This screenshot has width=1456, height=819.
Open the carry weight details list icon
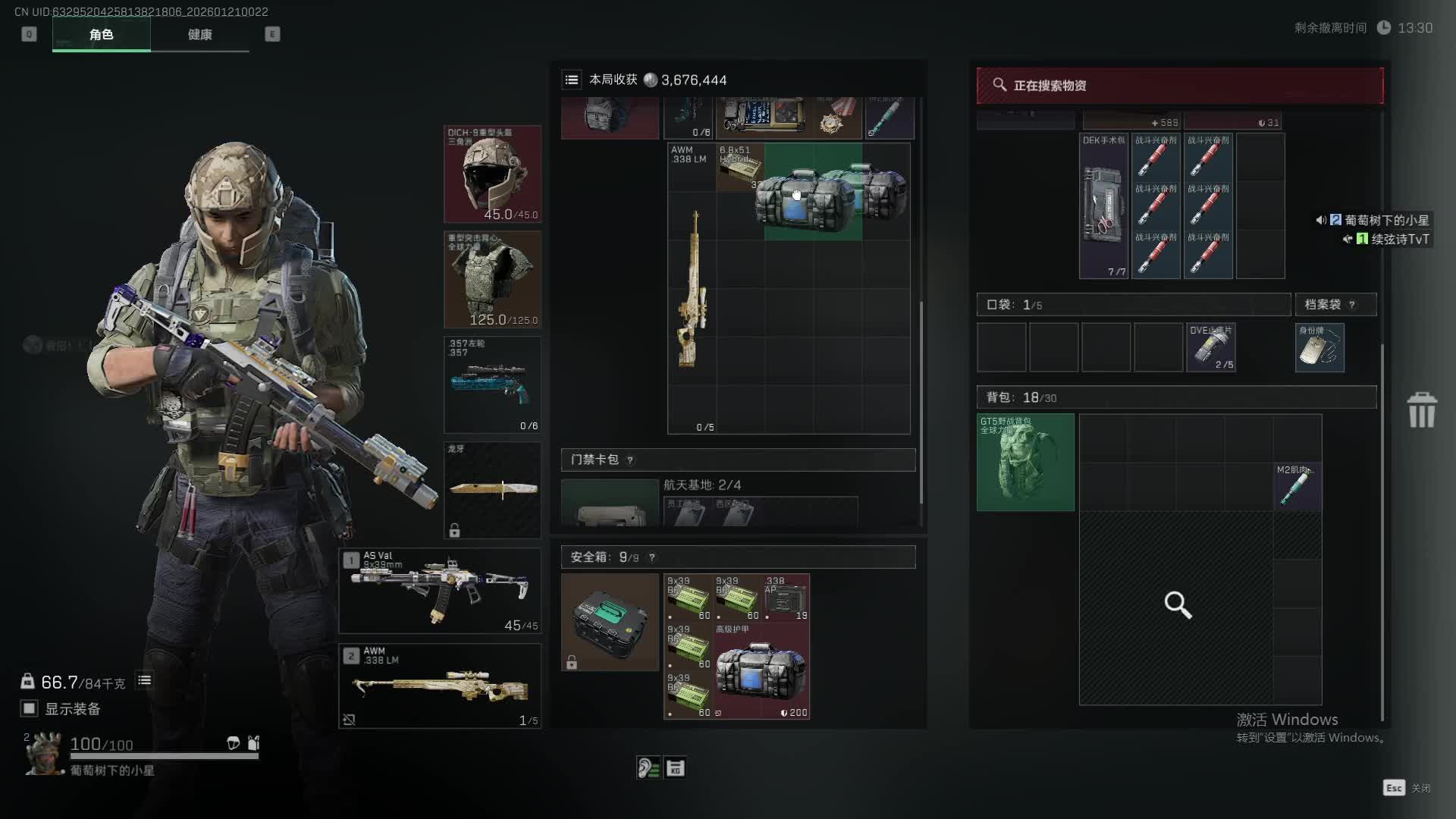(144, 681)
